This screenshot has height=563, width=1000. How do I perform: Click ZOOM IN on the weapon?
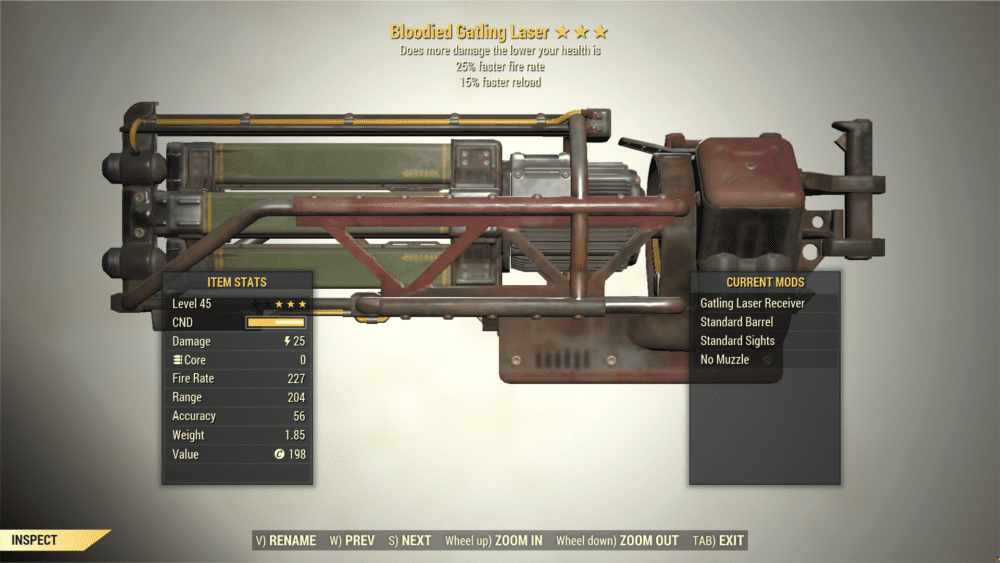pyautogui.click(x=494, y=541)
